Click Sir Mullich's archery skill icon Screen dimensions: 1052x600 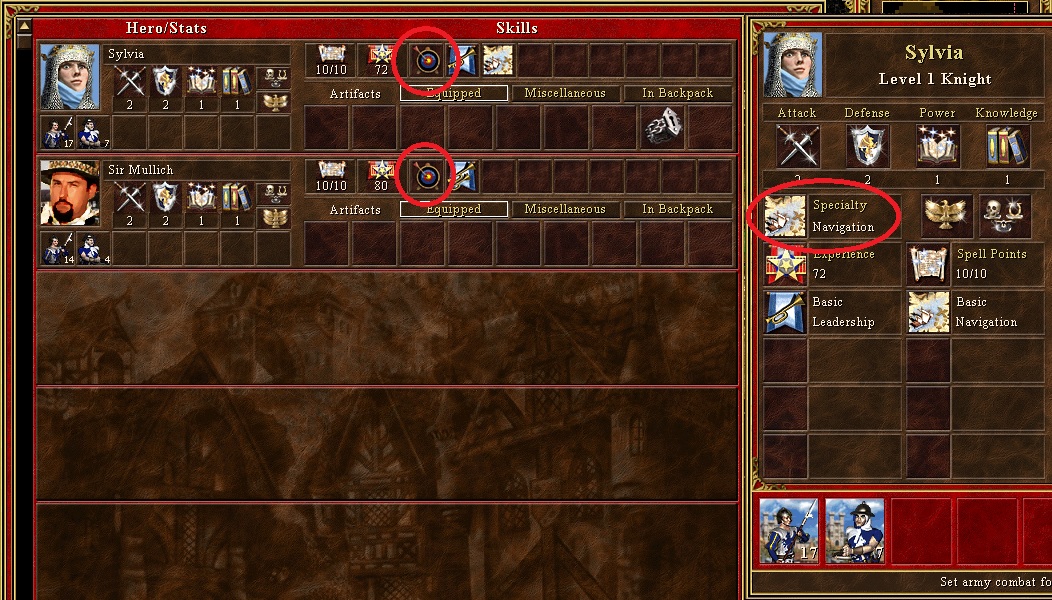[427, 177]
